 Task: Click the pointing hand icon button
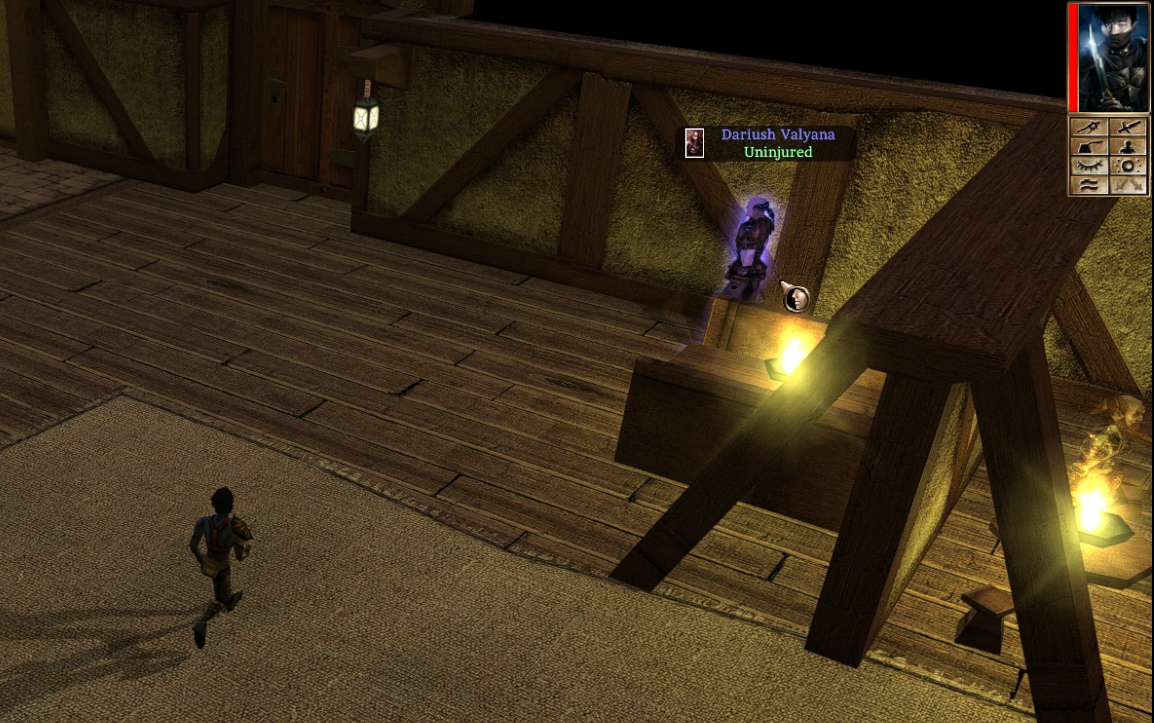1090,147
